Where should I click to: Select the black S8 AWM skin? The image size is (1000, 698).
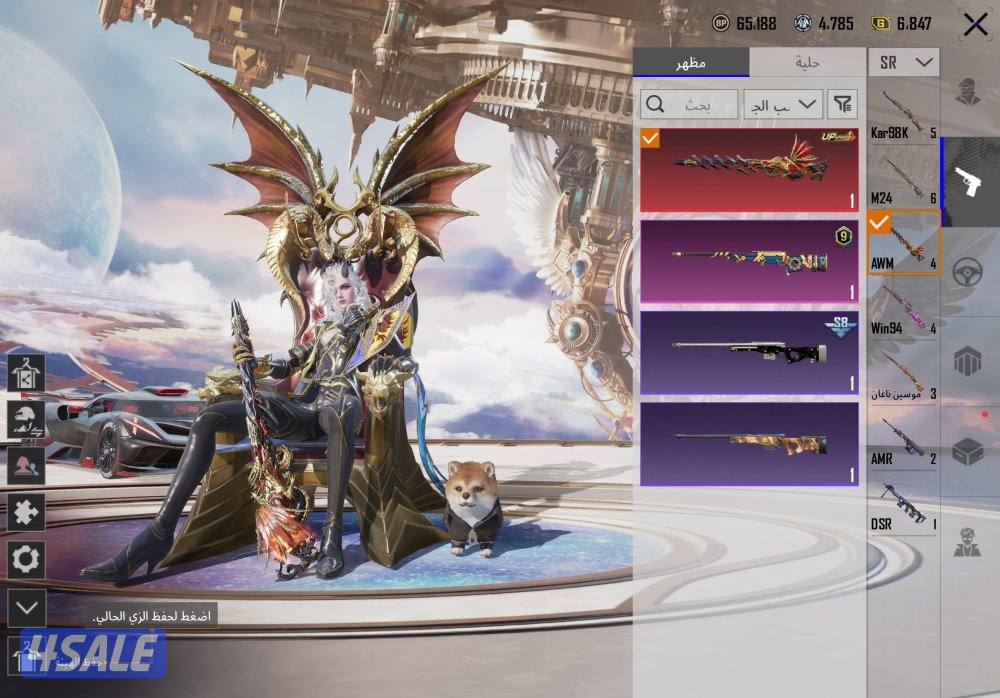pos(749,353)
